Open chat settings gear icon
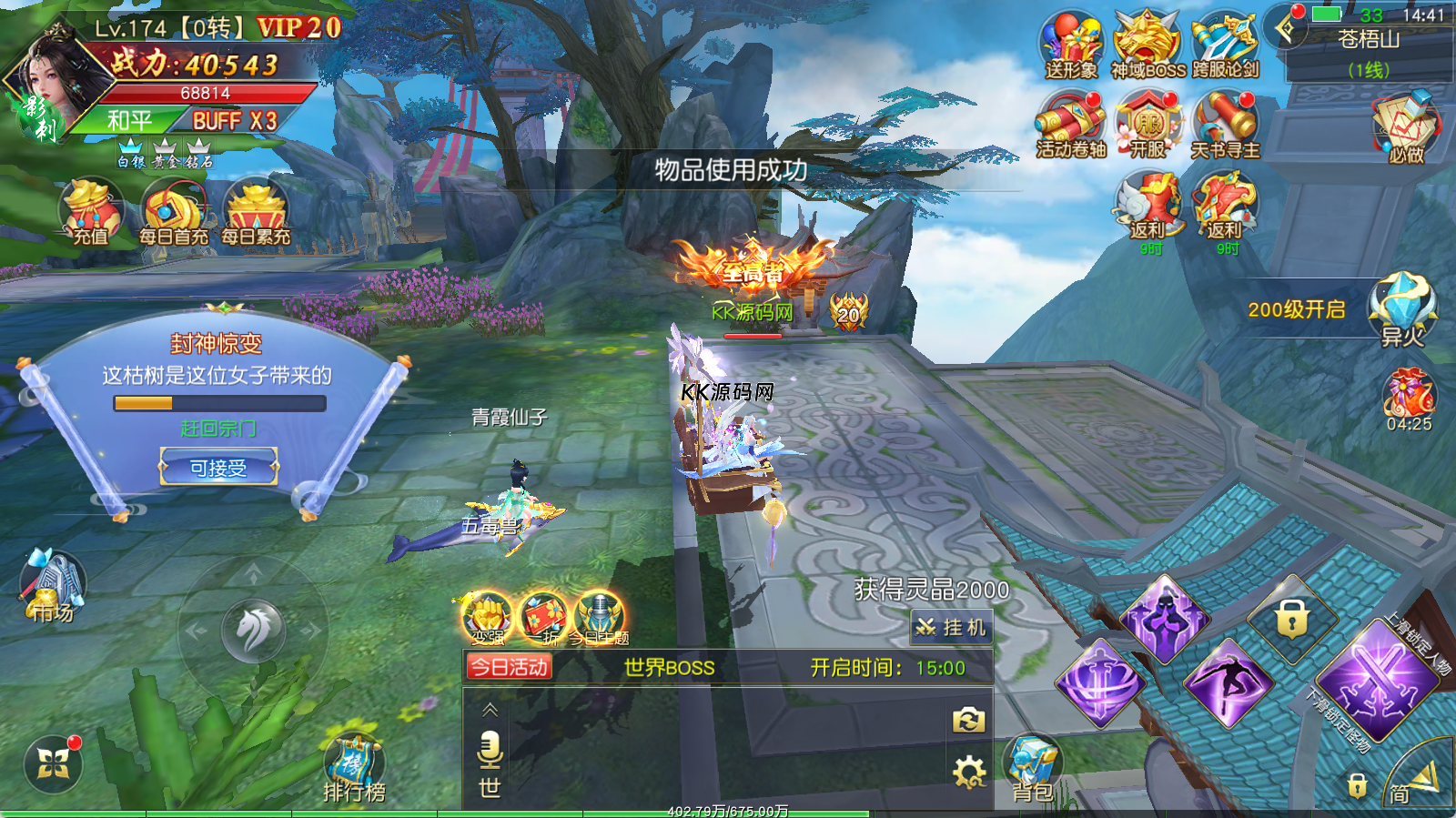Viewport: 1456px width, 818px height. coord(968,773)
